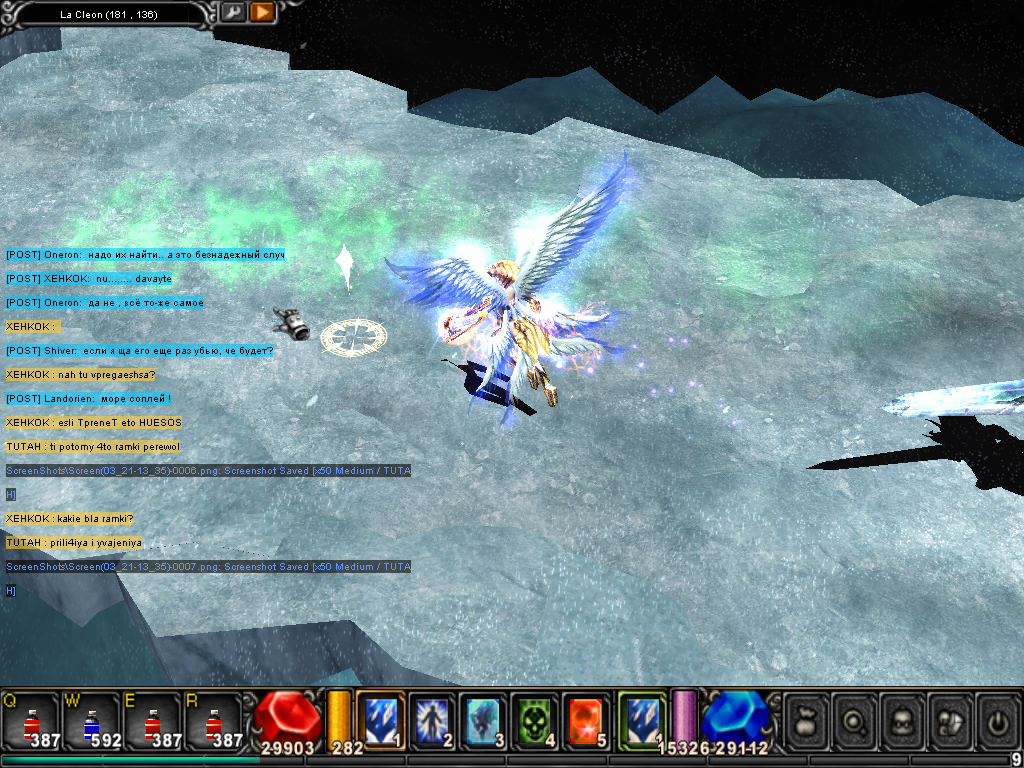This screenshot has height=768, width=1024.
Task: Select skill slot 1 with blue claws
Action: point(381,720)
